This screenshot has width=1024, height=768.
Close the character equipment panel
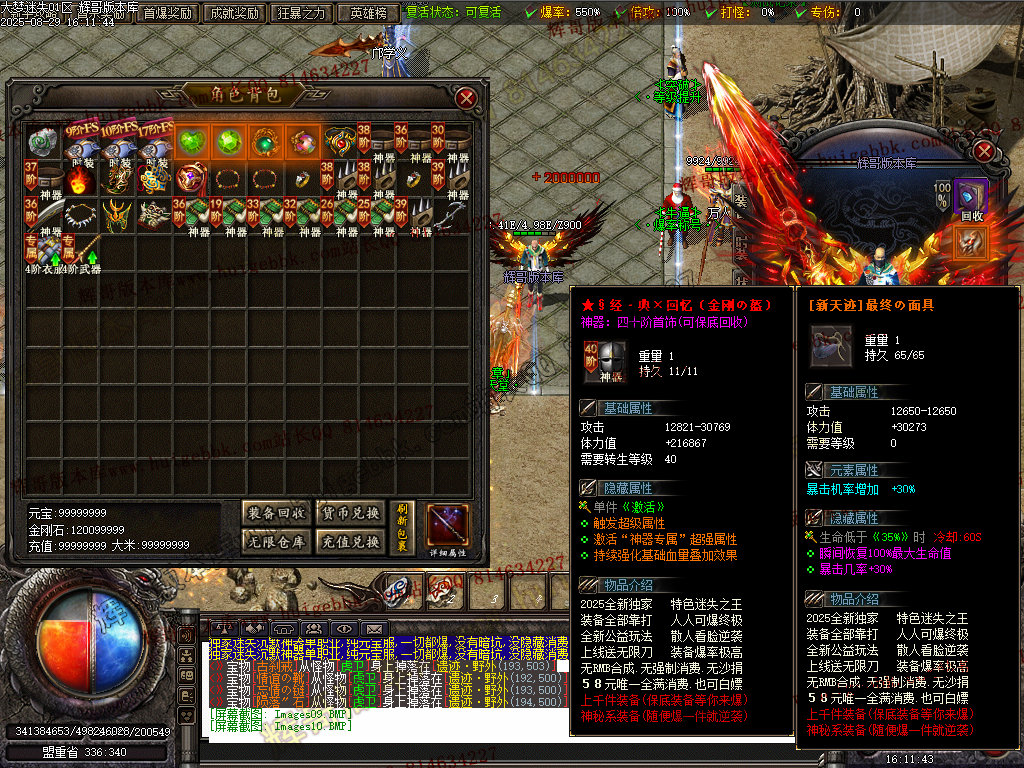pyautogui.click(x=984, y=151)
